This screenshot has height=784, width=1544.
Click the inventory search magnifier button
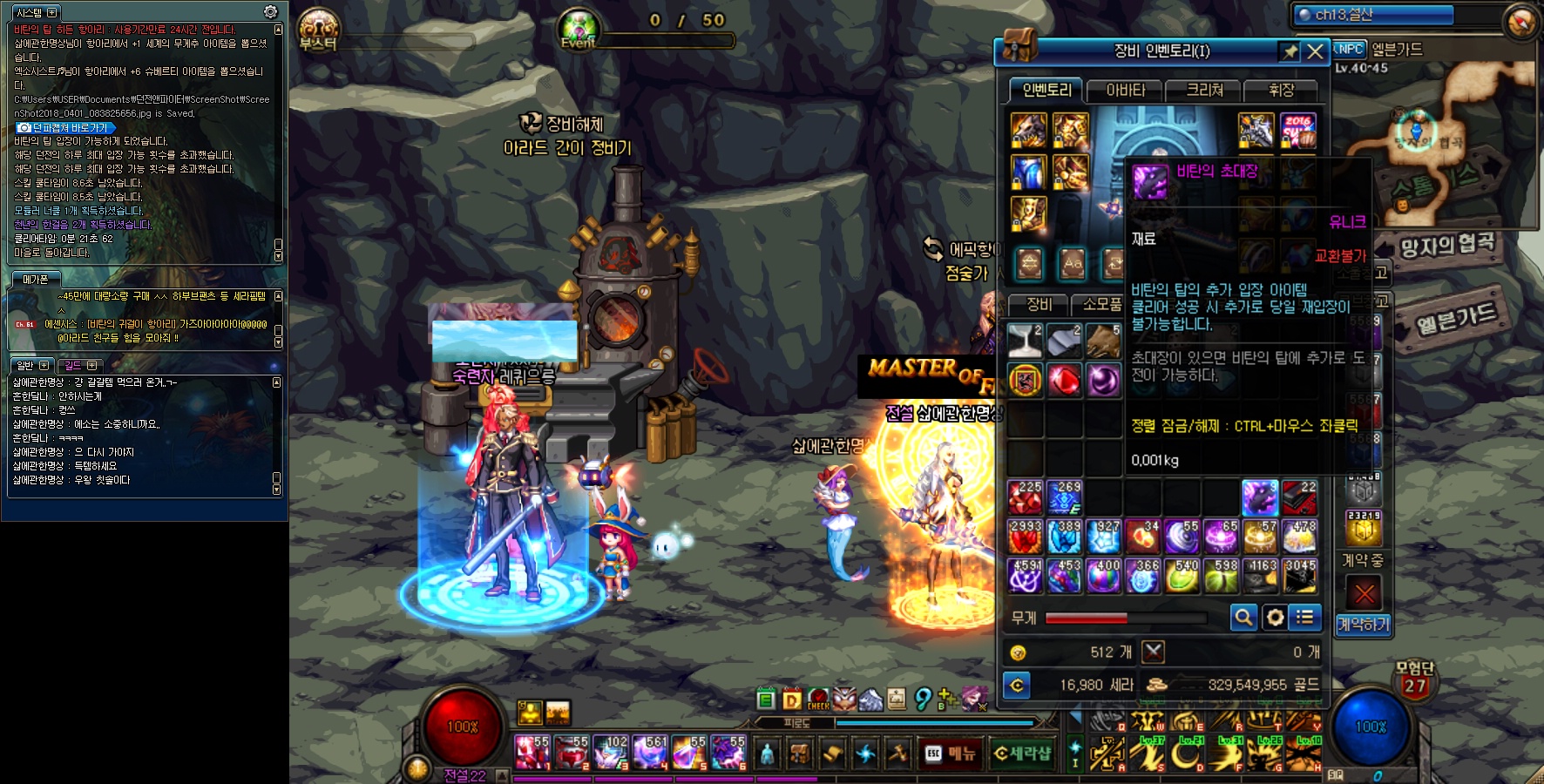[x=1243, y=618]
